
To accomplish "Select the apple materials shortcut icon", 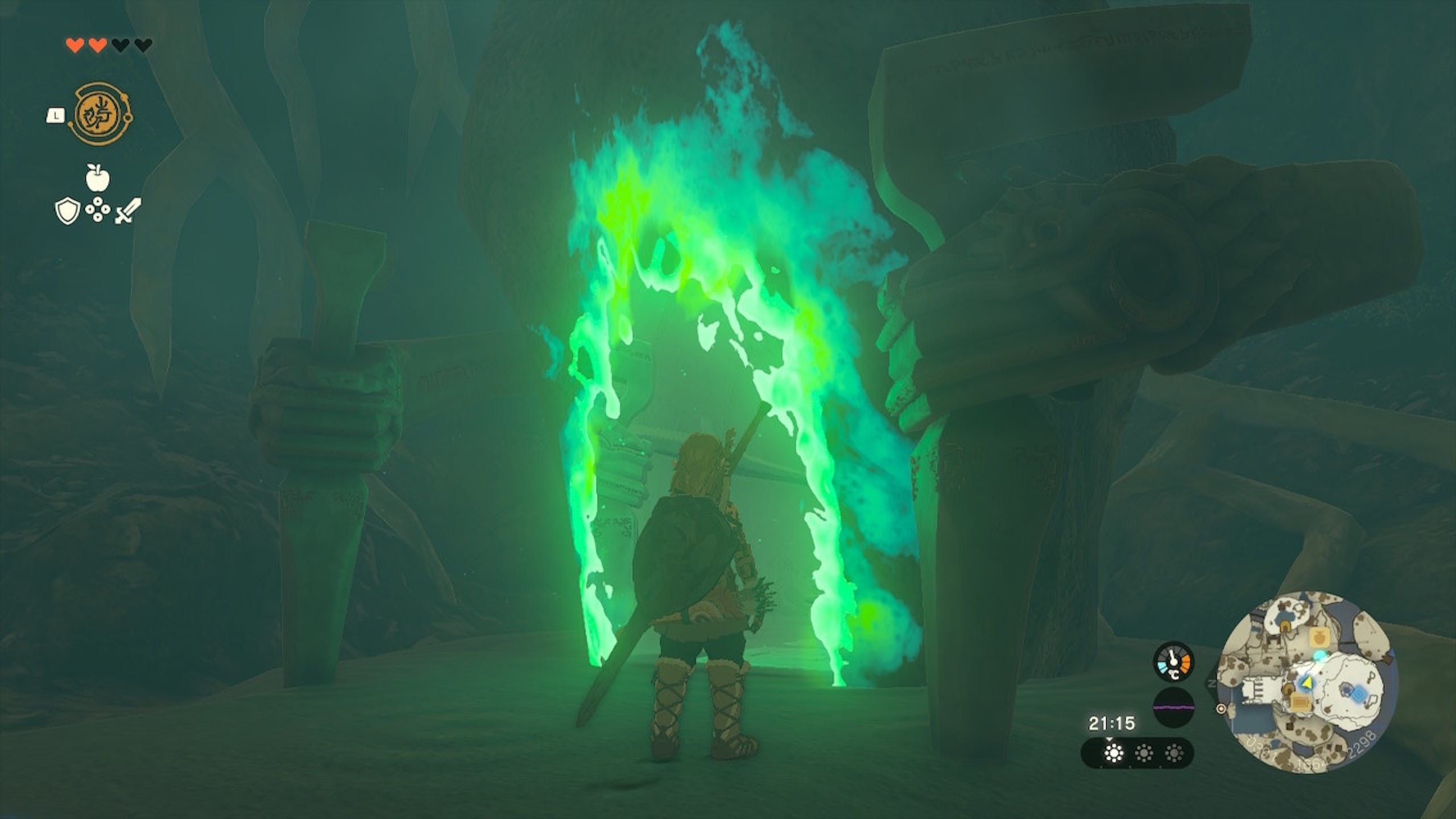I will pyautogui.click(x=97, y=177).
